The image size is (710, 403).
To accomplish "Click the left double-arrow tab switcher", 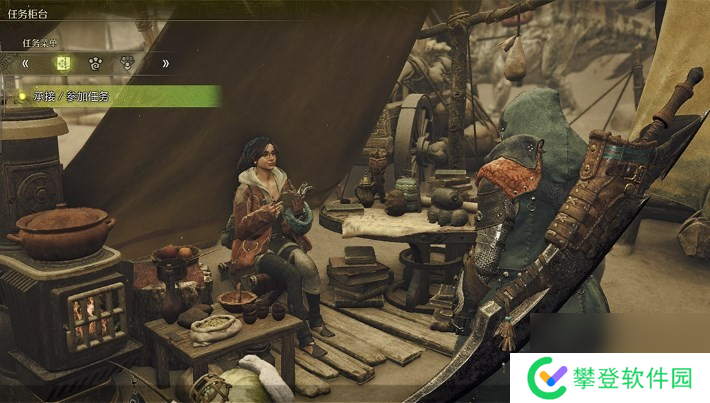I will click(26, 63).
